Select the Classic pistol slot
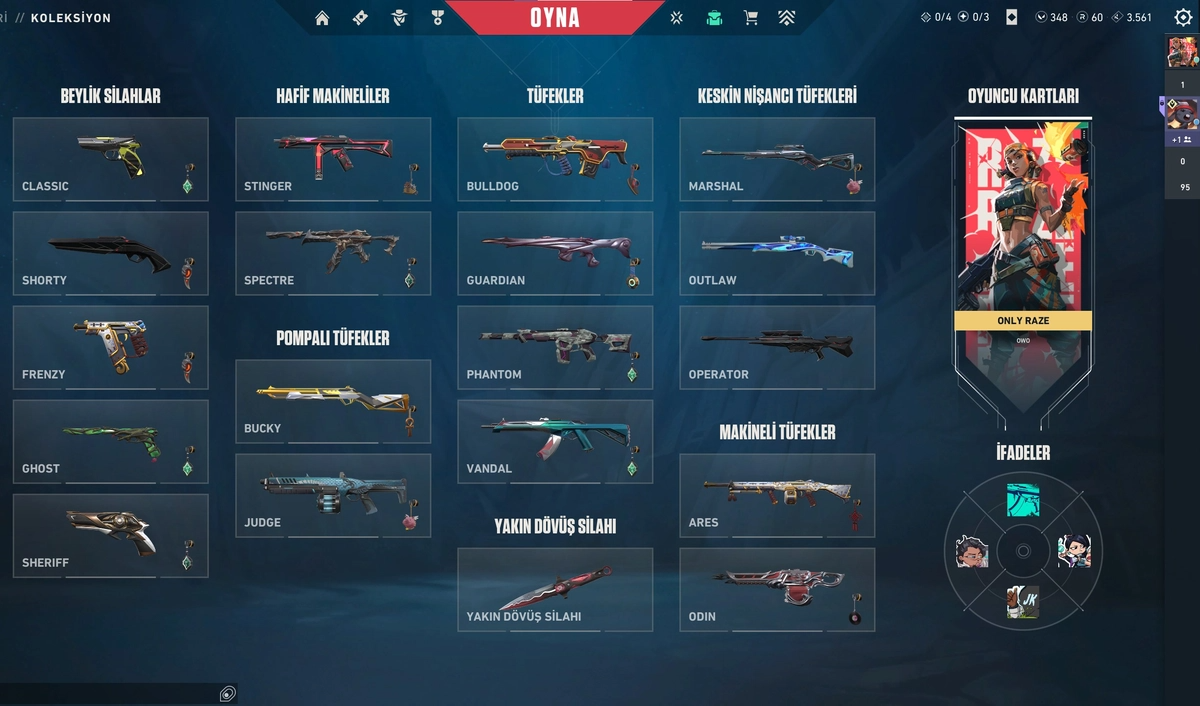Image resolution: width=1200 pixels, height=706 pixels. click(110, 158)
